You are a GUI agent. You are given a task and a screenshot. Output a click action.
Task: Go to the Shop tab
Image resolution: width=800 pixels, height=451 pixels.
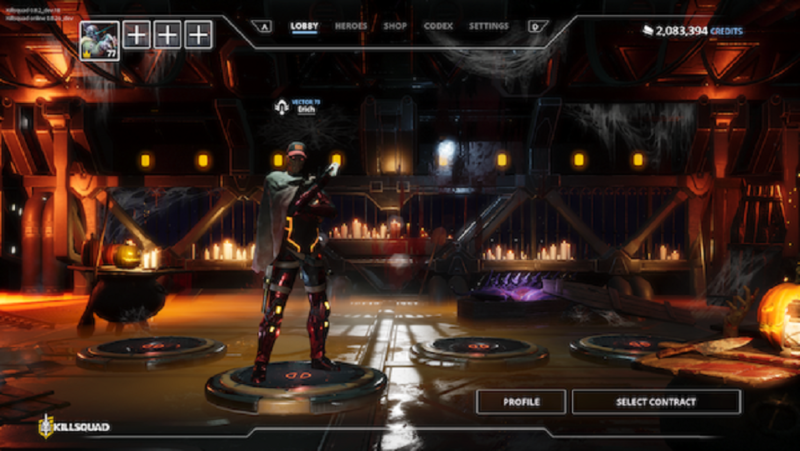coord(395,26)
